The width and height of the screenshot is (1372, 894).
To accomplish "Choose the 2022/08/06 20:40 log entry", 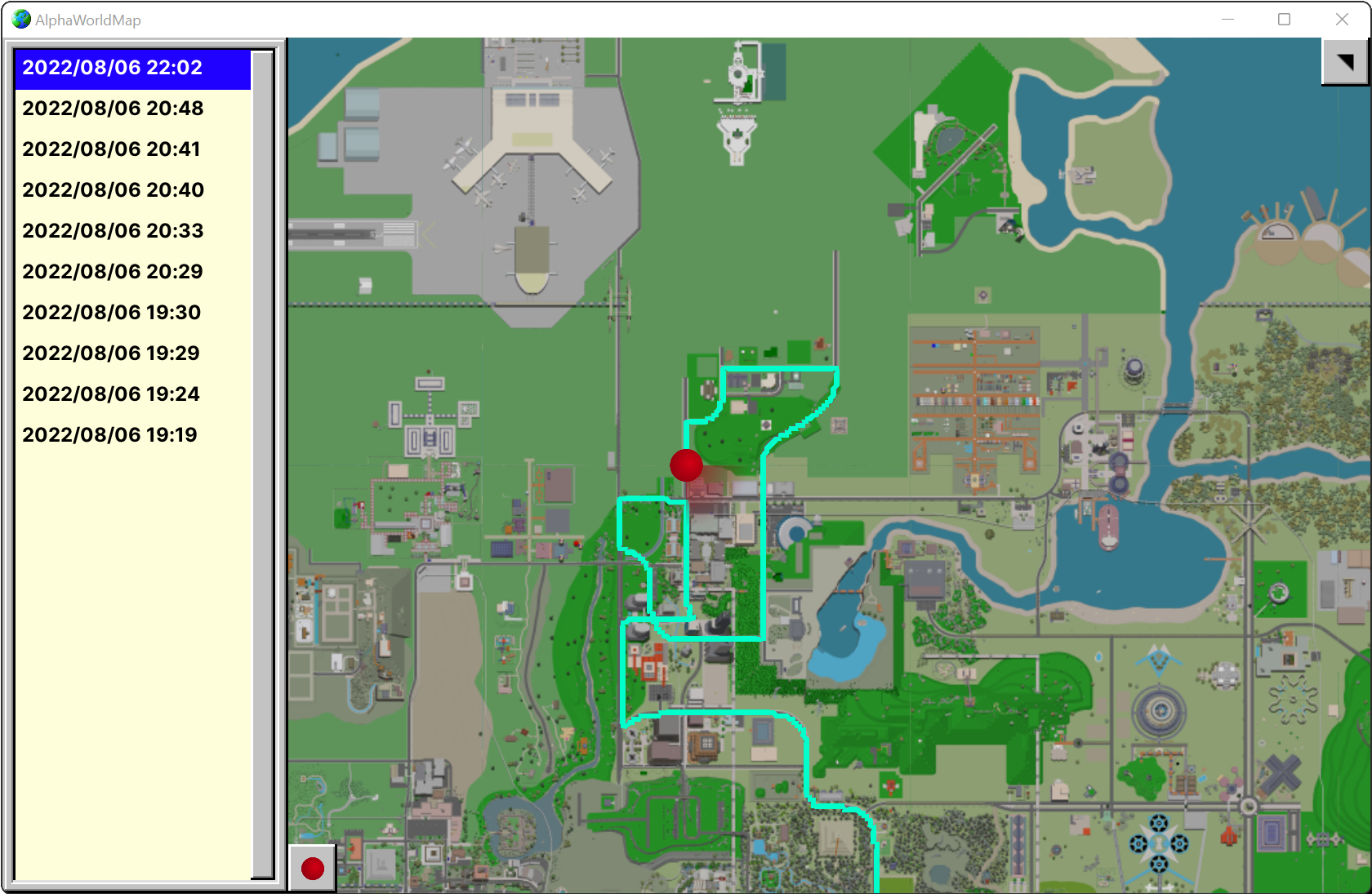I will [x=113, y=189].
